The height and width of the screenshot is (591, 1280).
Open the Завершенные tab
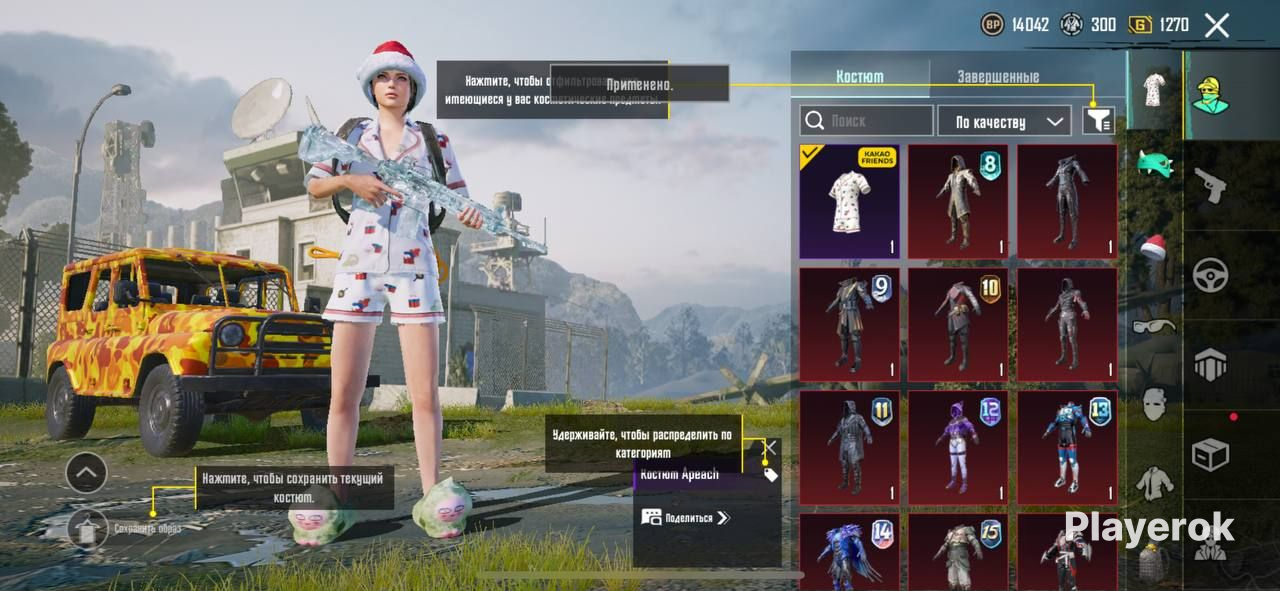click(x=998, y=76)
